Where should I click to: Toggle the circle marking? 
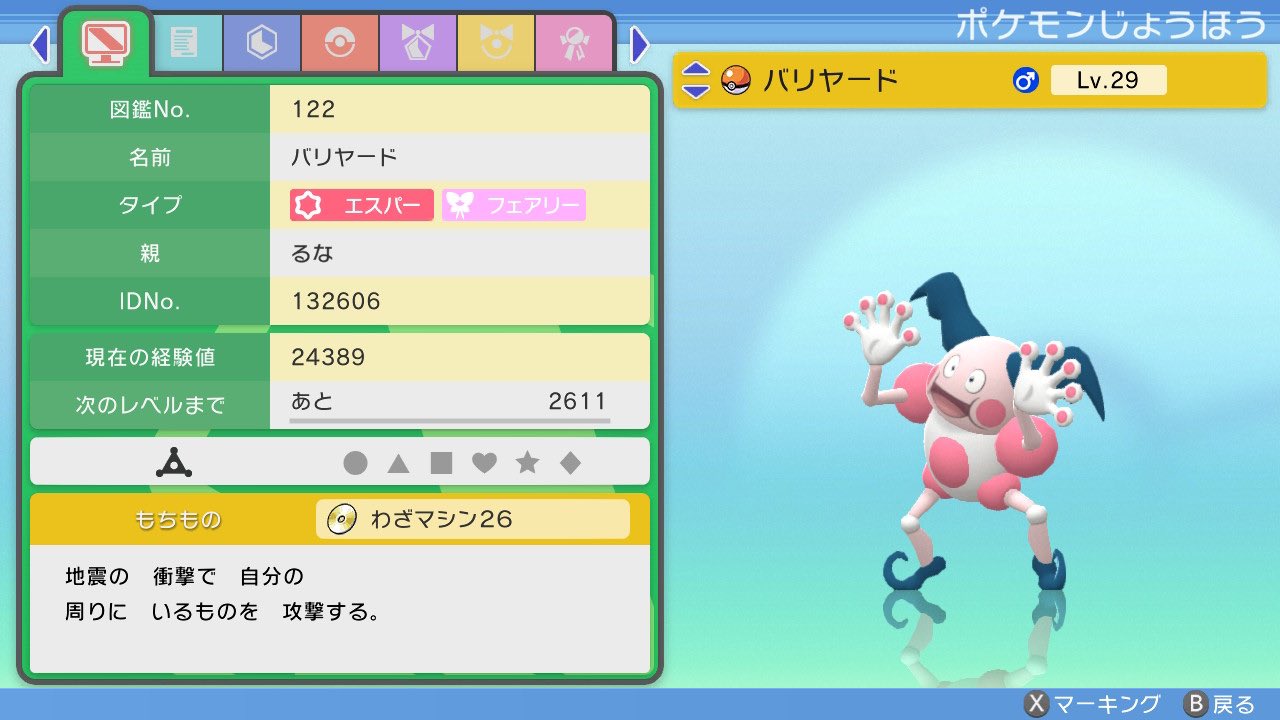click(x=354, y=461)
